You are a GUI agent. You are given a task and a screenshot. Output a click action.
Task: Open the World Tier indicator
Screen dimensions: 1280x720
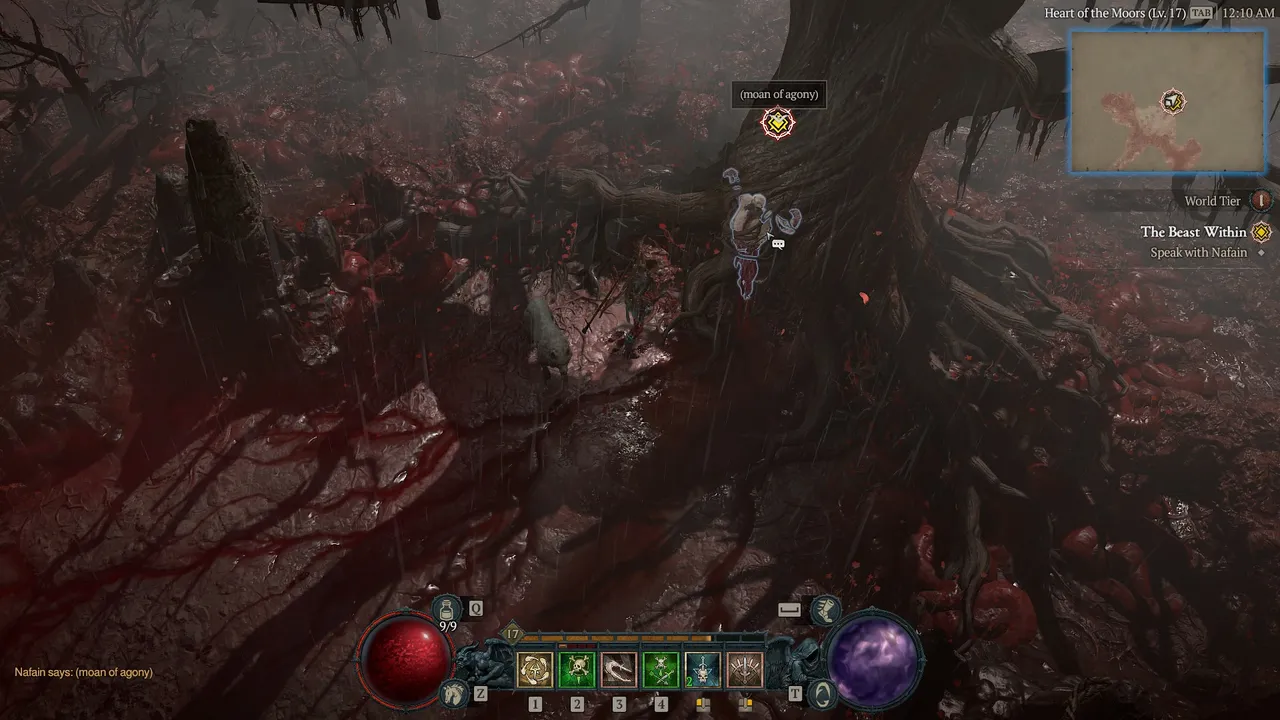pos(1262,201)
